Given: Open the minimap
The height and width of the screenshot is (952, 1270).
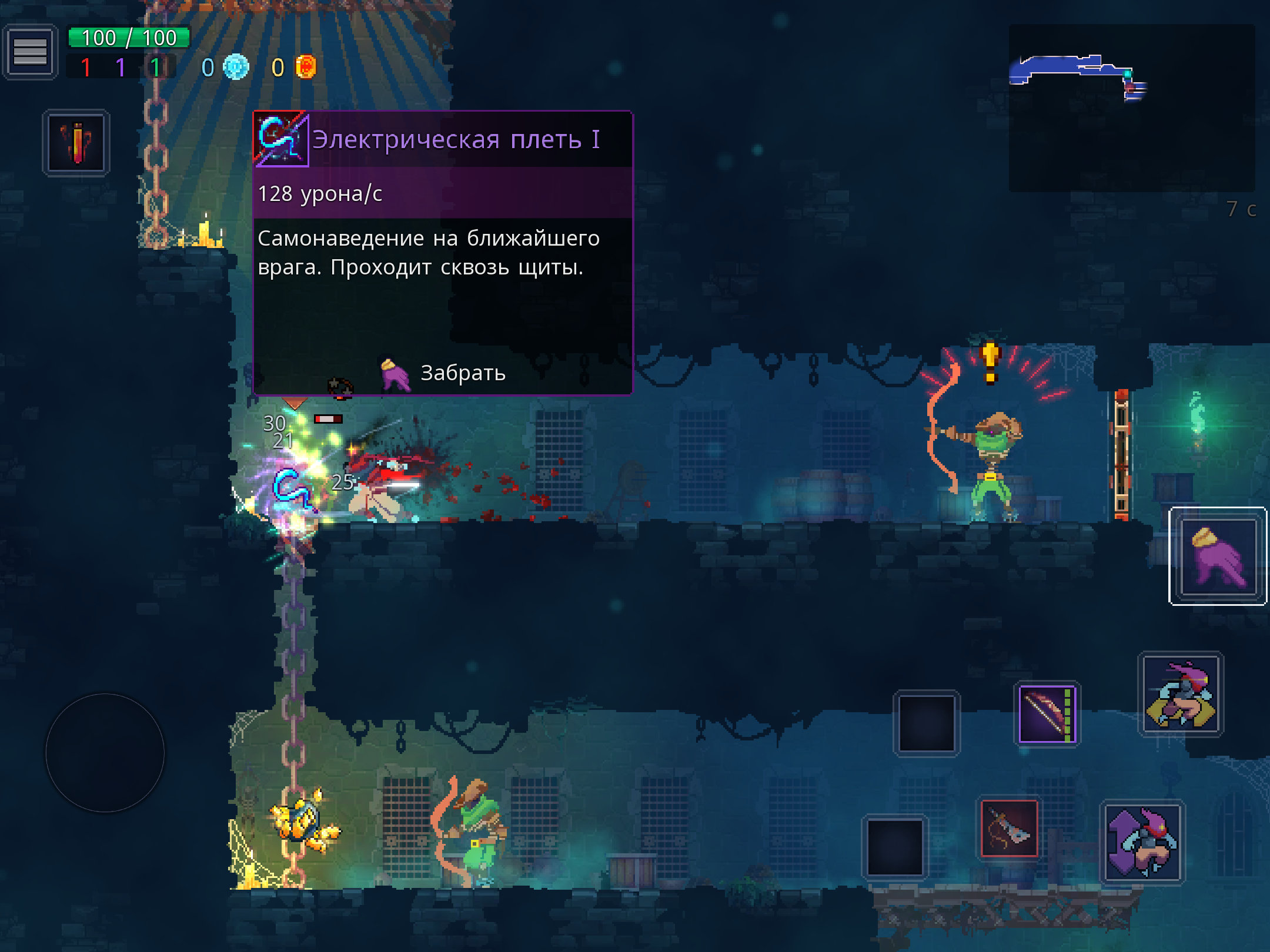Looking at the screenshot, I should (x=1131, y=108).
